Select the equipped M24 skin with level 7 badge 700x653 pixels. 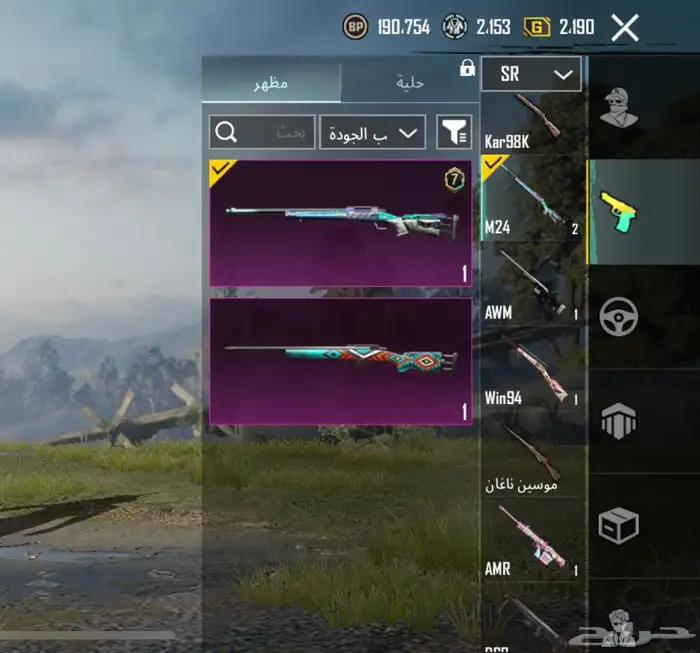340,223
